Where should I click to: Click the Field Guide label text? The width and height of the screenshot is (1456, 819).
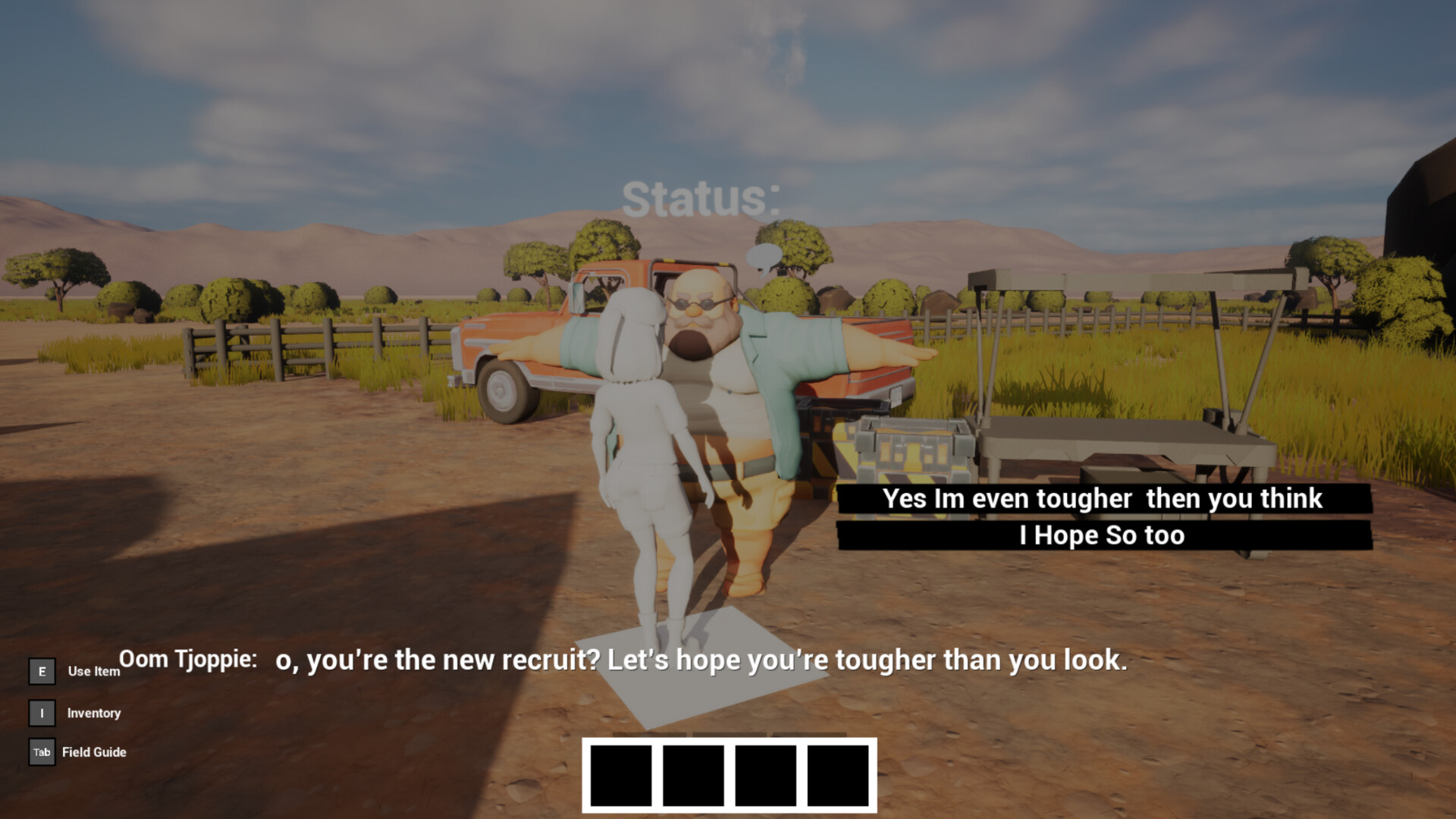click(x=96, y=752)
